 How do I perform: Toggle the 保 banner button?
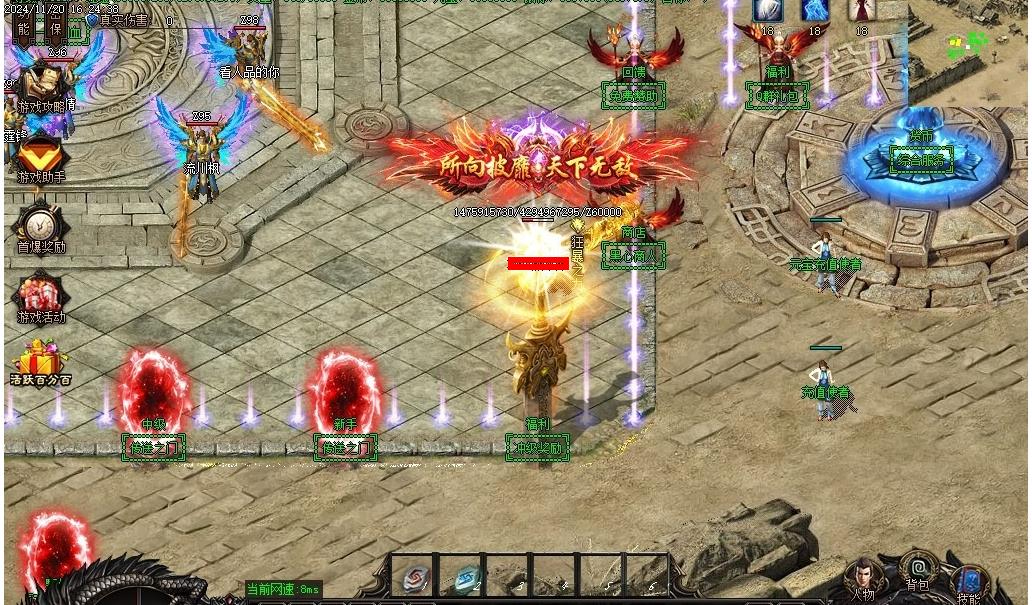(x=55, y=26)
